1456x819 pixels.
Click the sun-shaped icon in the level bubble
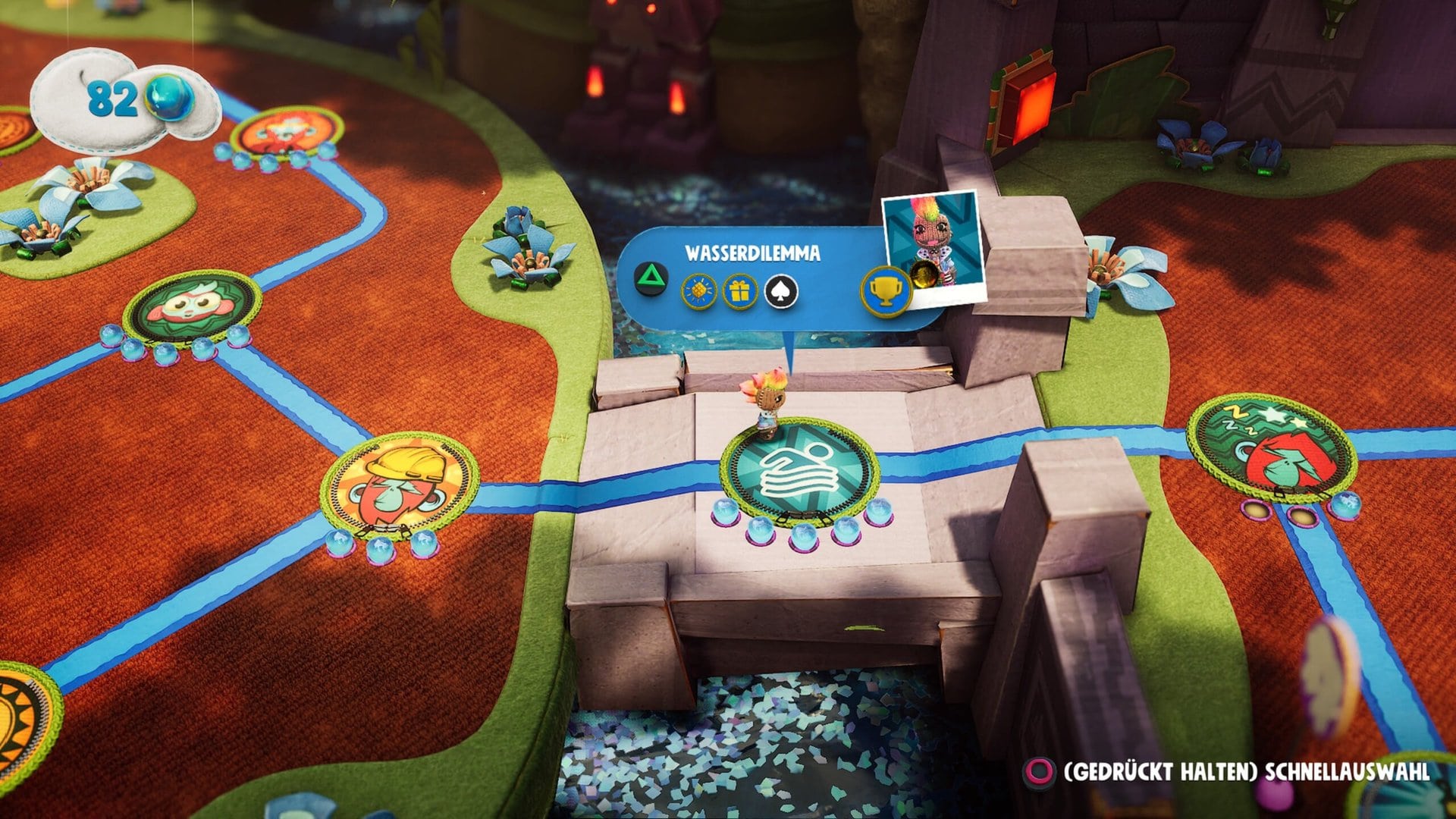[x=698, y=290]
